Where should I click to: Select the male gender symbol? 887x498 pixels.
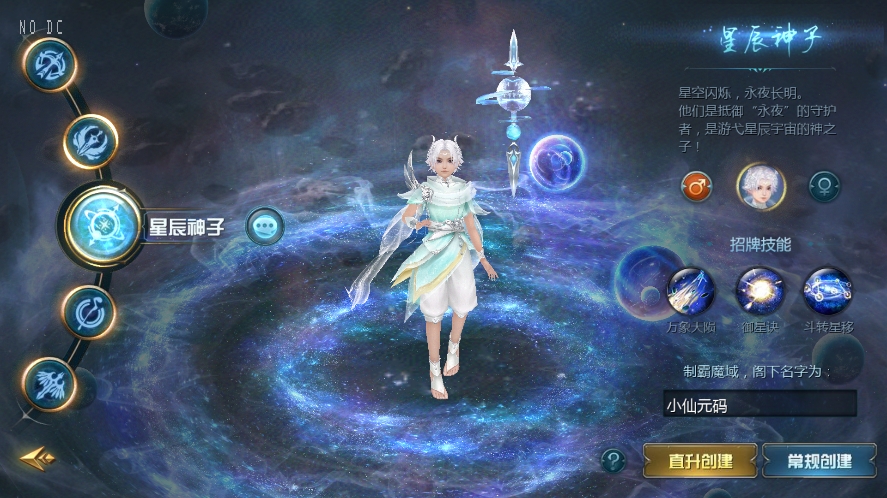tap(696, 186)
